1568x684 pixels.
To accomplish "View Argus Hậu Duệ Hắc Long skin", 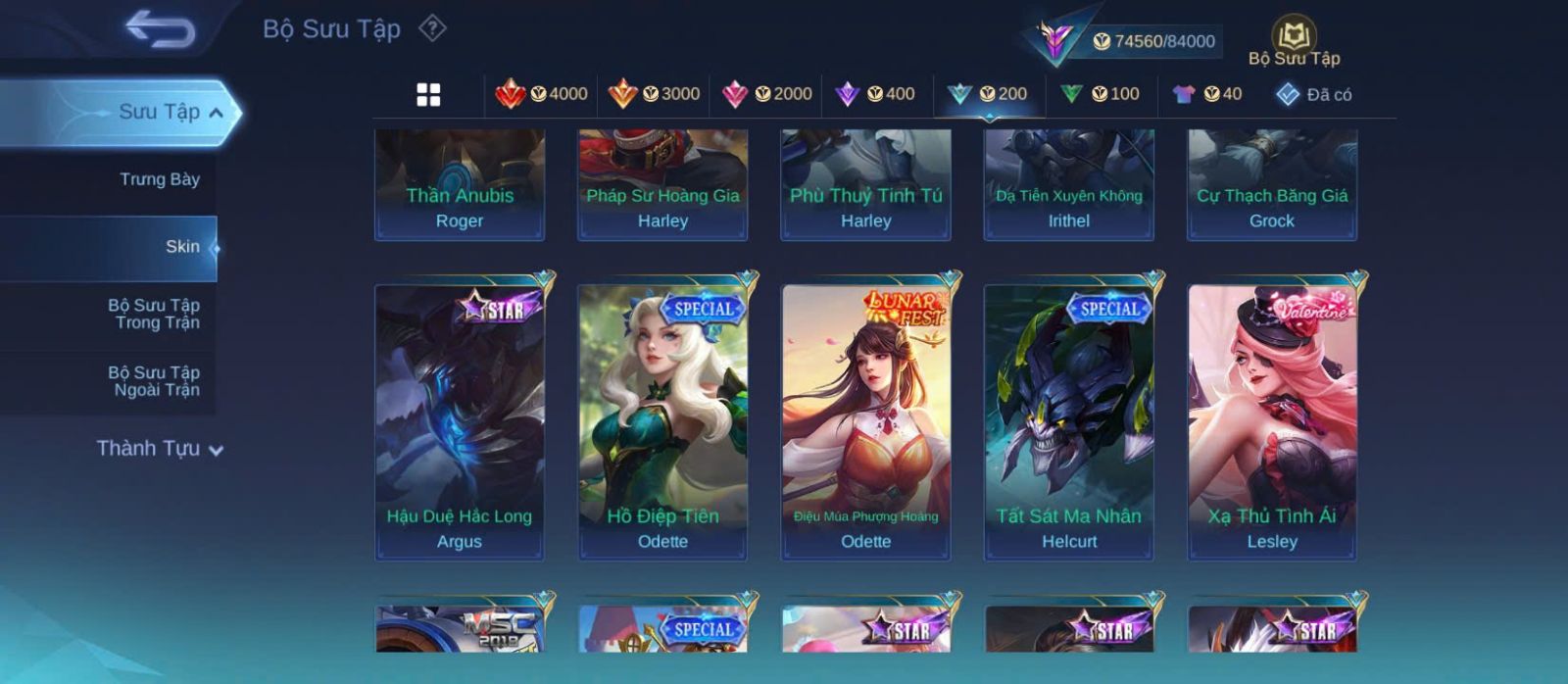I will pyautogui.click(x=460, y=421).
